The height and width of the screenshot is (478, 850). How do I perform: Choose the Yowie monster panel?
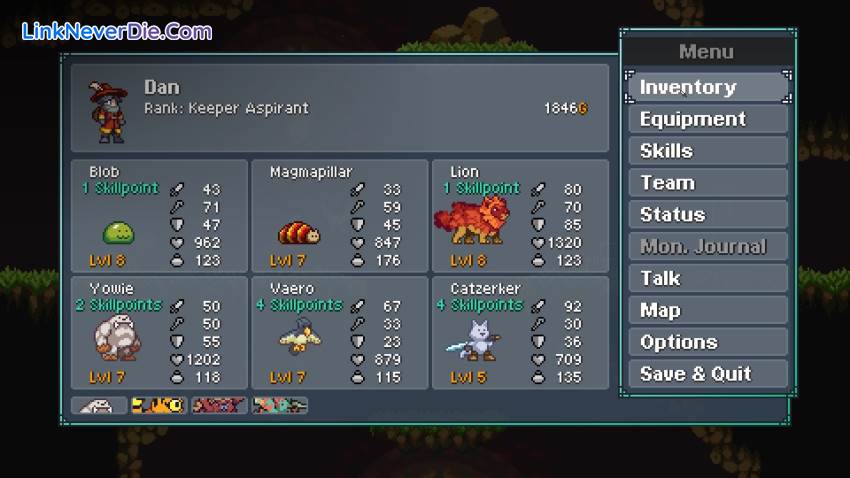(x=159, y=332)
